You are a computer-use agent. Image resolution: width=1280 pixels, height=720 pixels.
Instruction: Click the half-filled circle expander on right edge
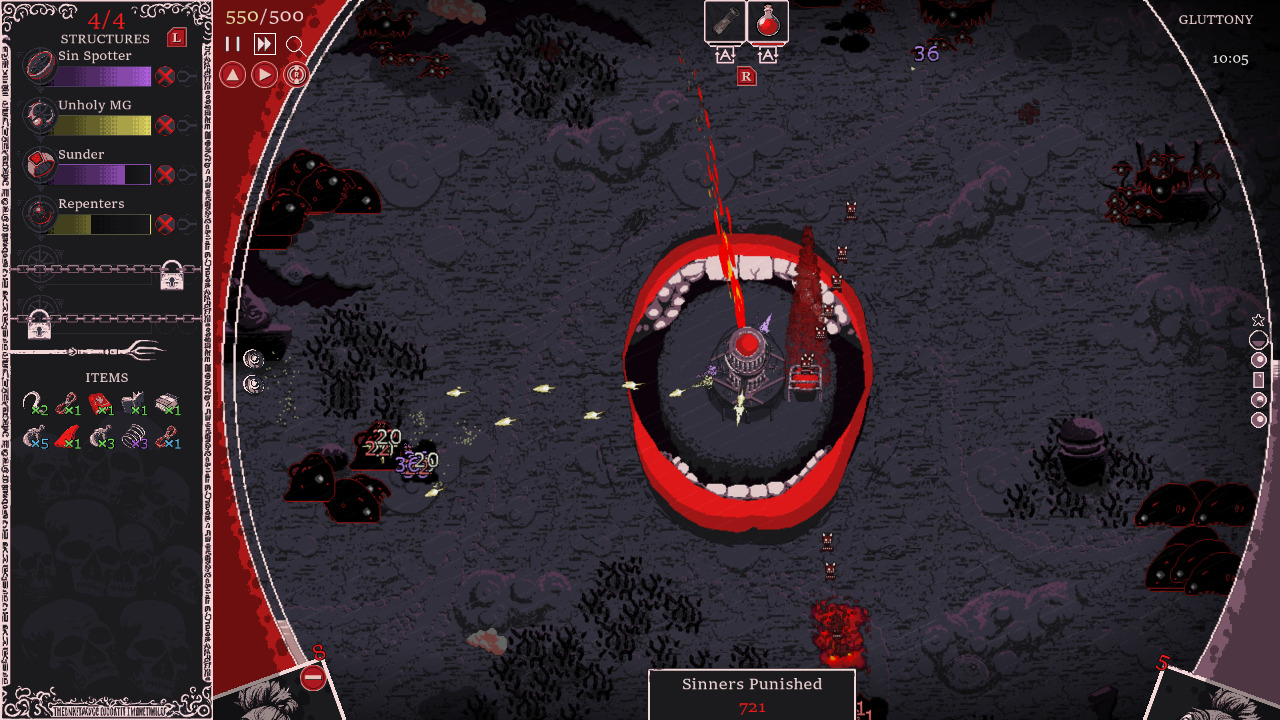pos(1258,341)
